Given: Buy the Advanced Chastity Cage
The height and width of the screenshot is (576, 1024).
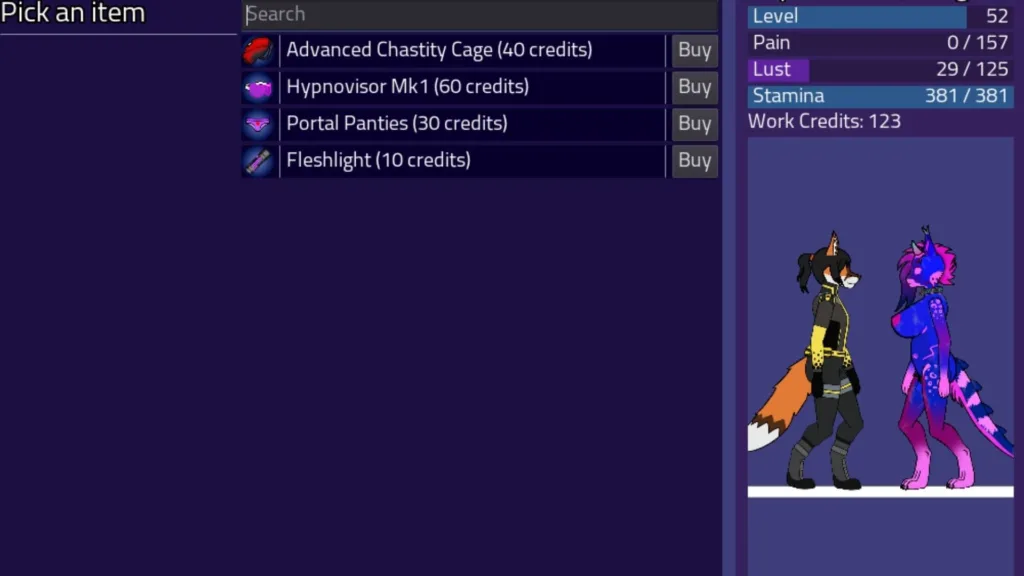Looking at the screenshot, I should (694, 50).
